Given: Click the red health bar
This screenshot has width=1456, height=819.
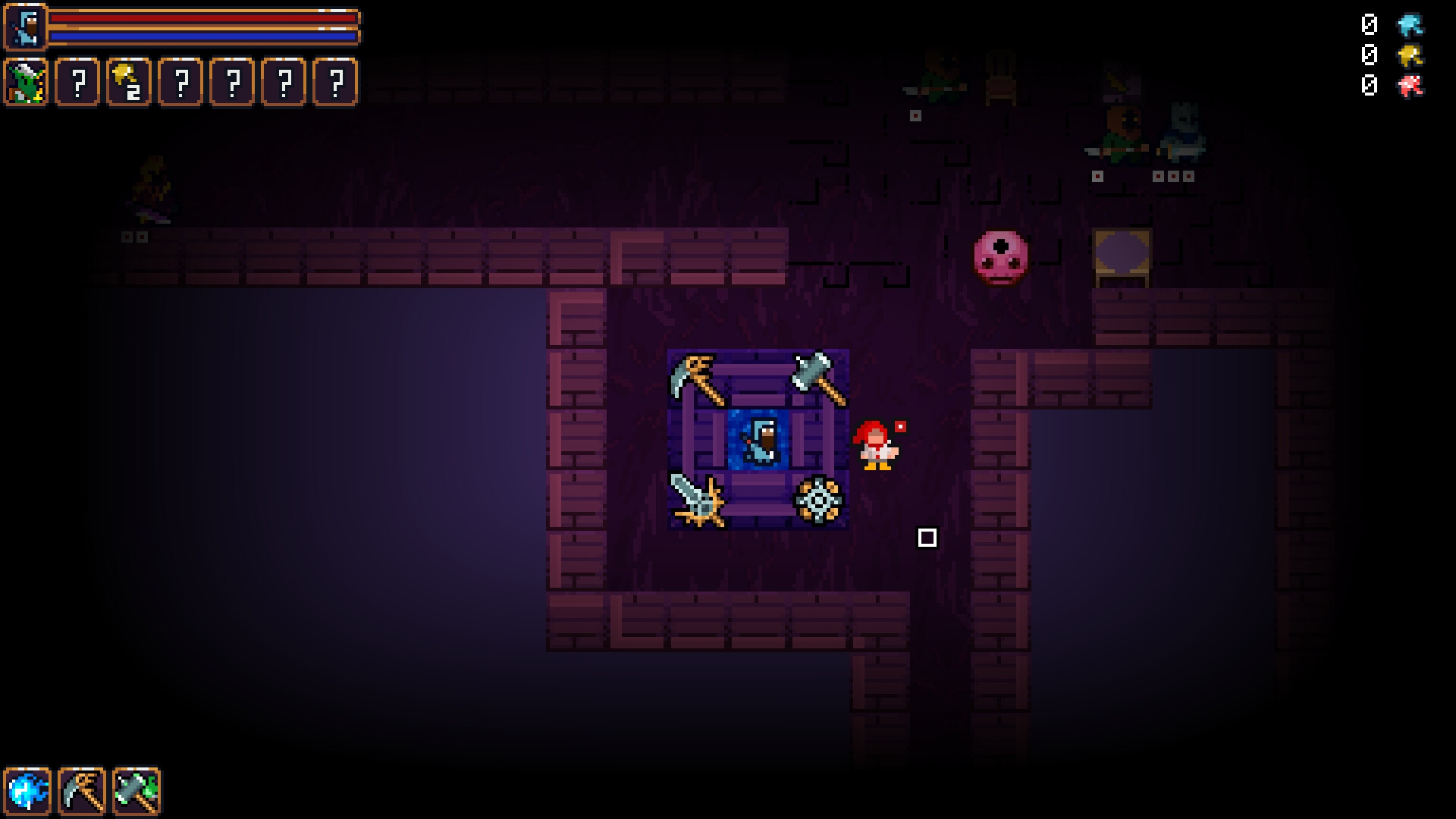Looking at the screenshot, I should [x=201, y=17].
